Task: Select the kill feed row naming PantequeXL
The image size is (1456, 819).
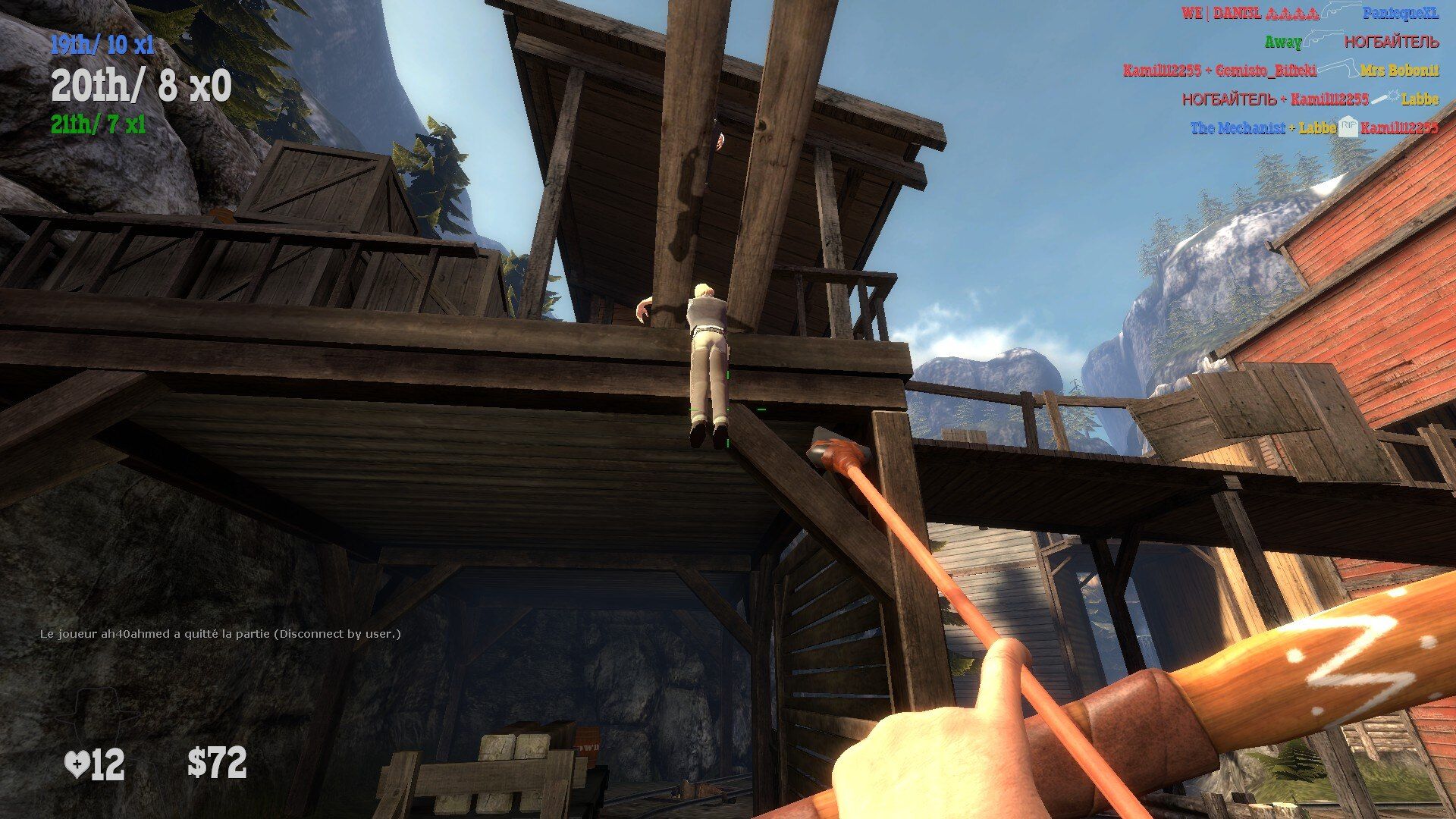Action: click(x=1309, y=14)
